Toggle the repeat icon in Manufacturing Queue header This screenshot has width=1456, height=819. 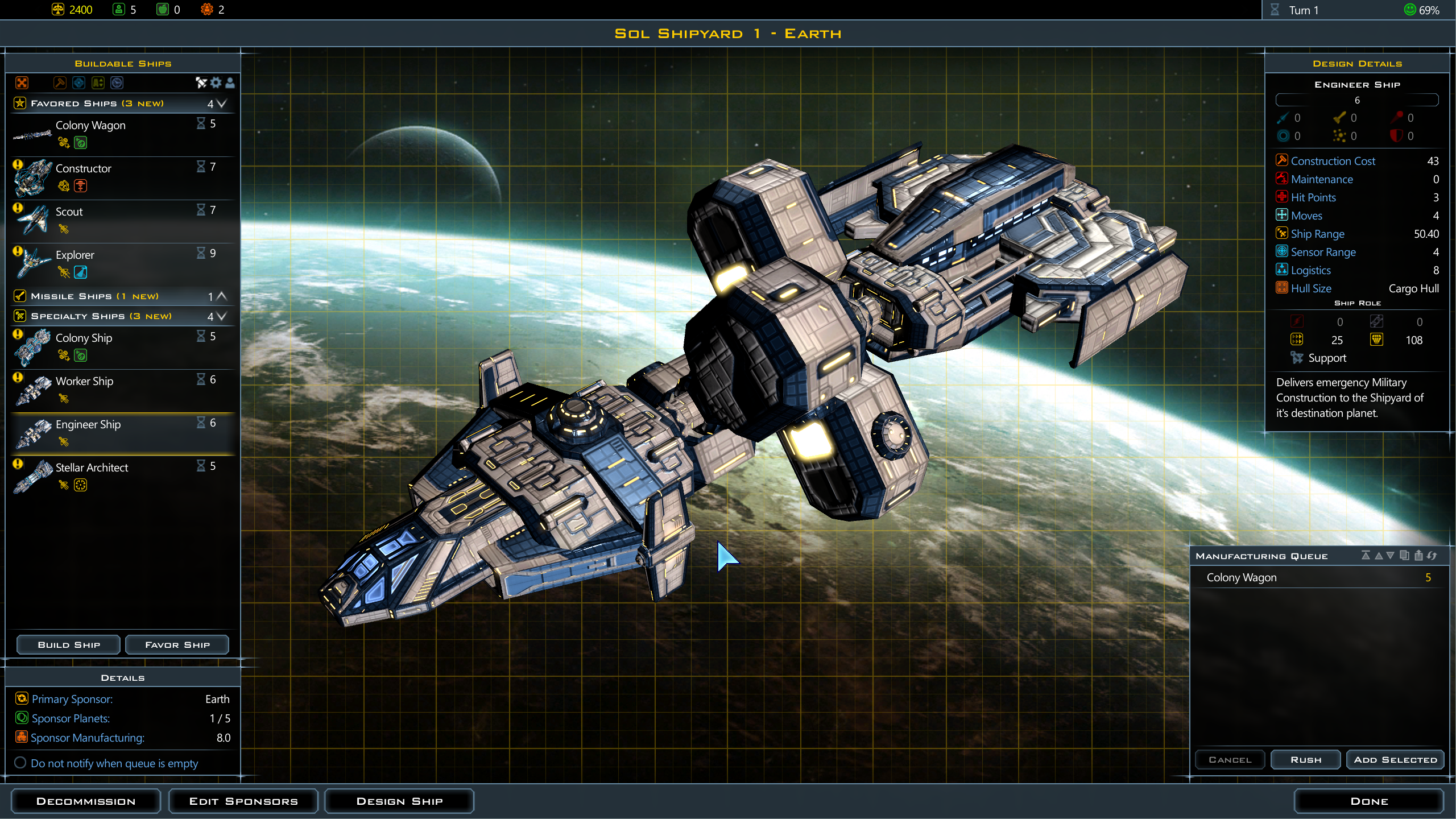tap(1432, 556)
